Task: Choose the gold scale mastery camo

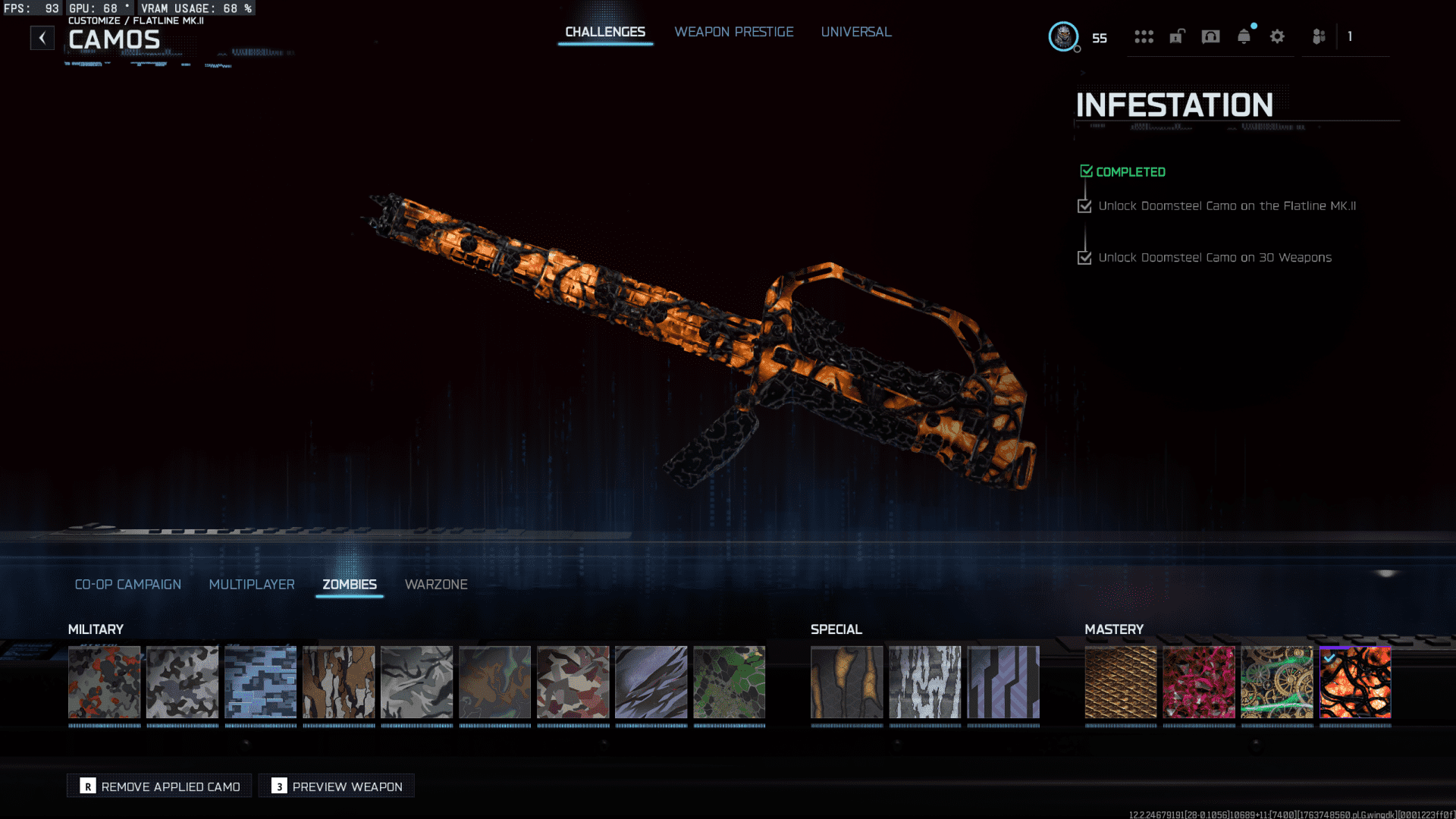Action: [1121, 682]
